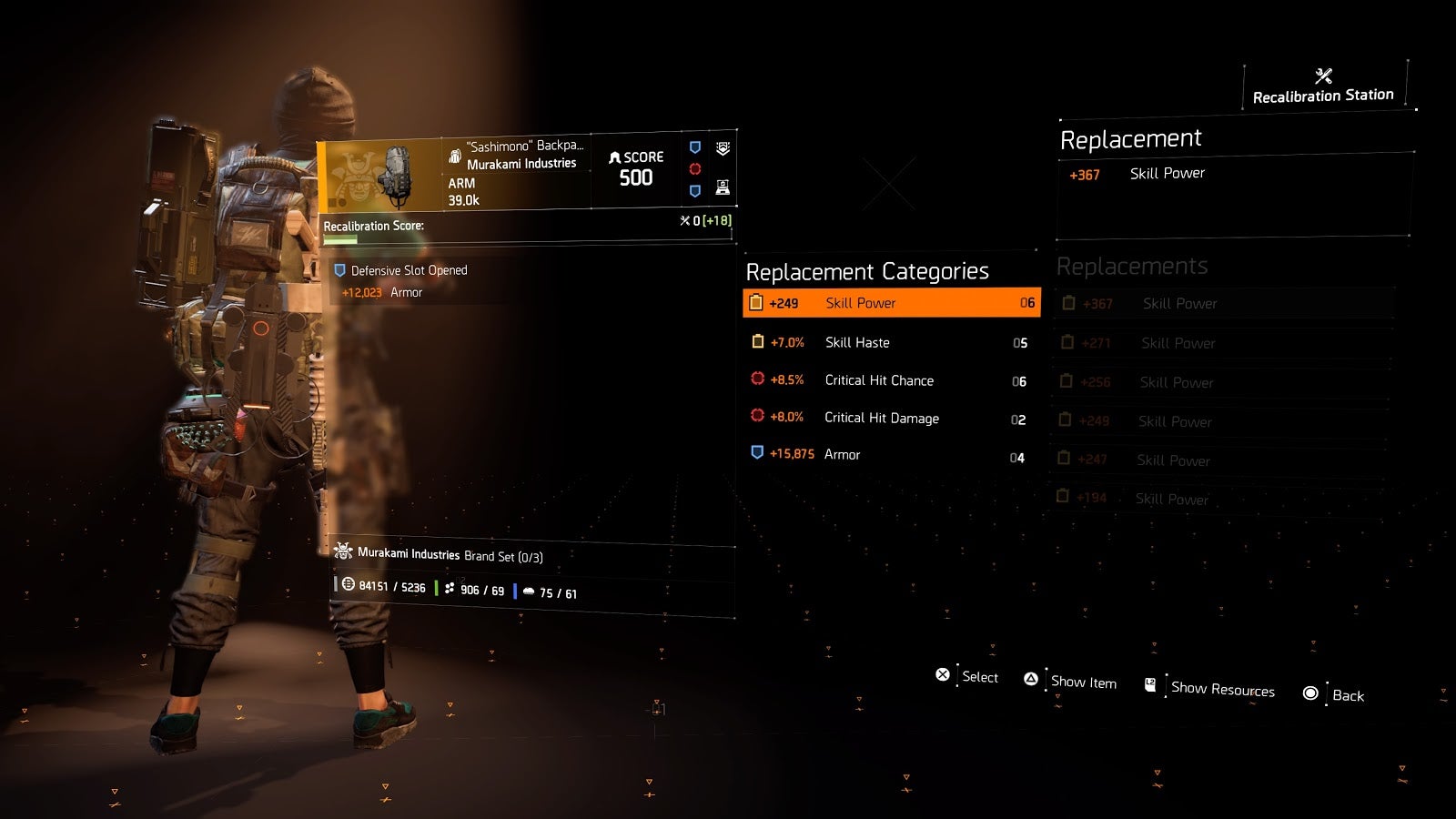The image size is (1456, 819).
Task: Click the Back button
Action: coord(1335,695)
